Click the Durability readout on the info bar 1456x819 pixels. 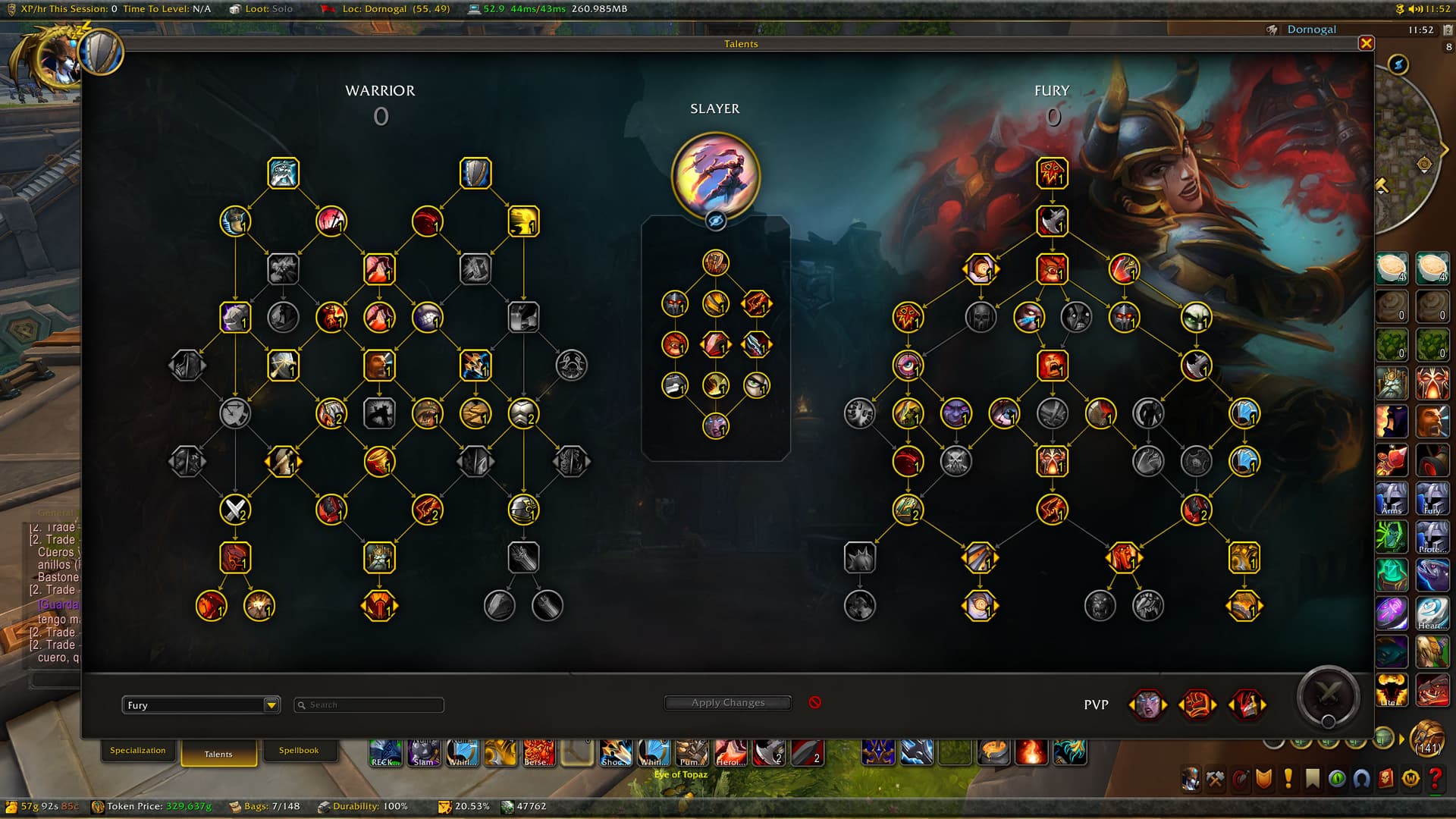(x=362, y=806)
